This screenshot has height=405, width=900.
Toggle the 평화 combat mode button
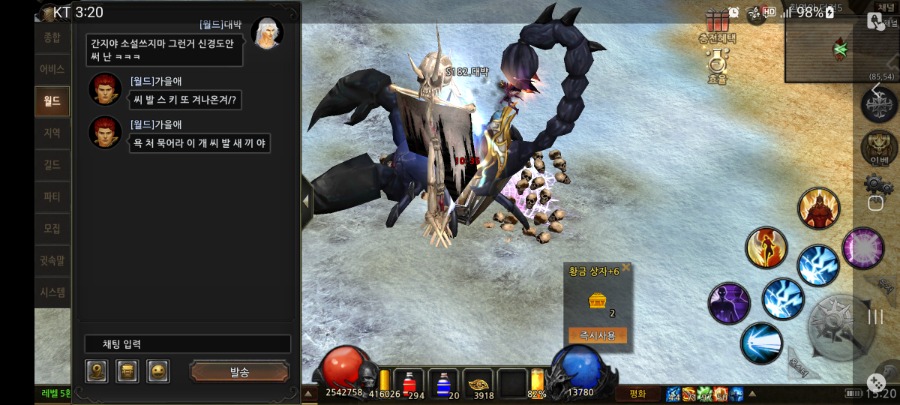click(x=637, y=393)
